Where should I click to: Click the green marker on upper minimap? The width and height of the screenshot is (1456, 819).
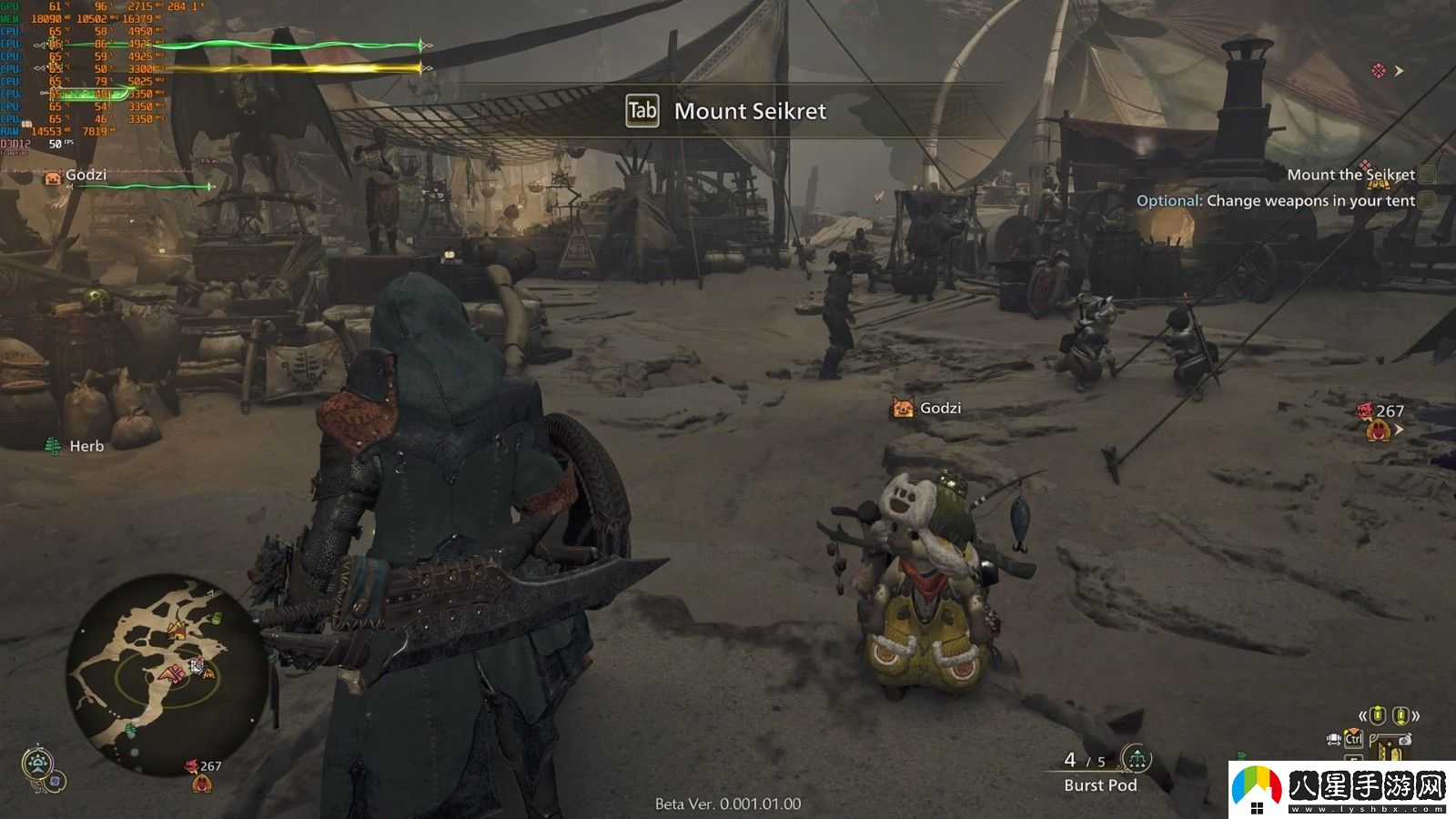coord(216,619)
